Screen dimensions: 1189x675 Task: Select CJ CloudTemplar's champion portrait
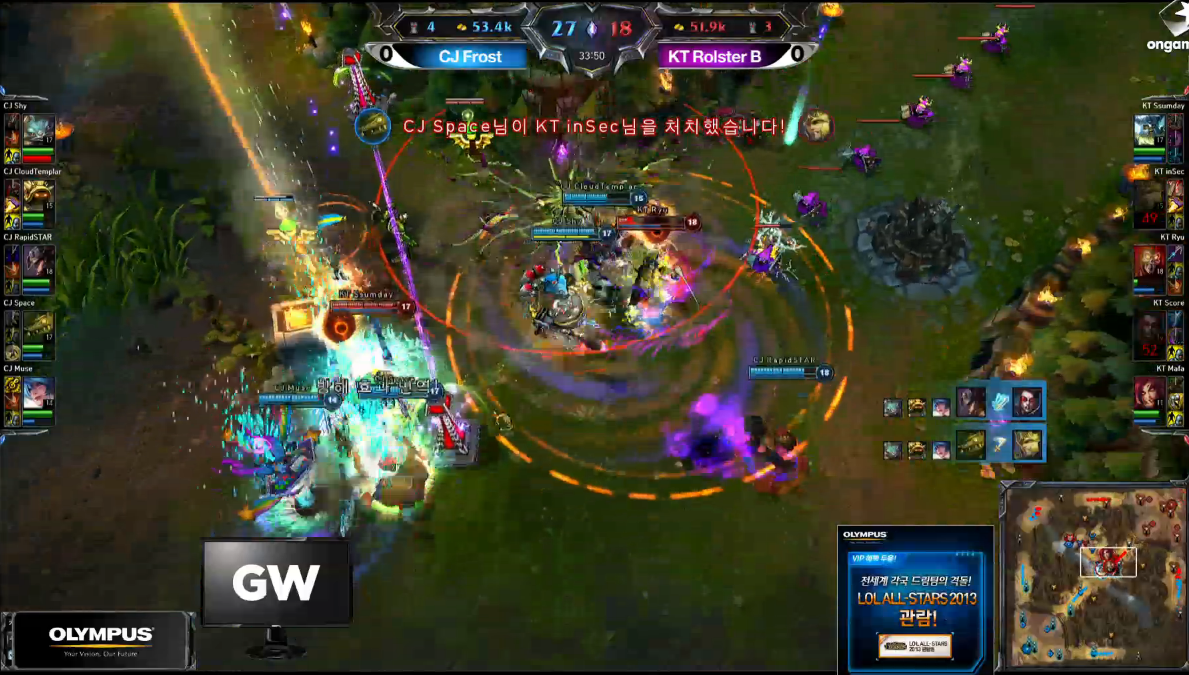(38, 196)
